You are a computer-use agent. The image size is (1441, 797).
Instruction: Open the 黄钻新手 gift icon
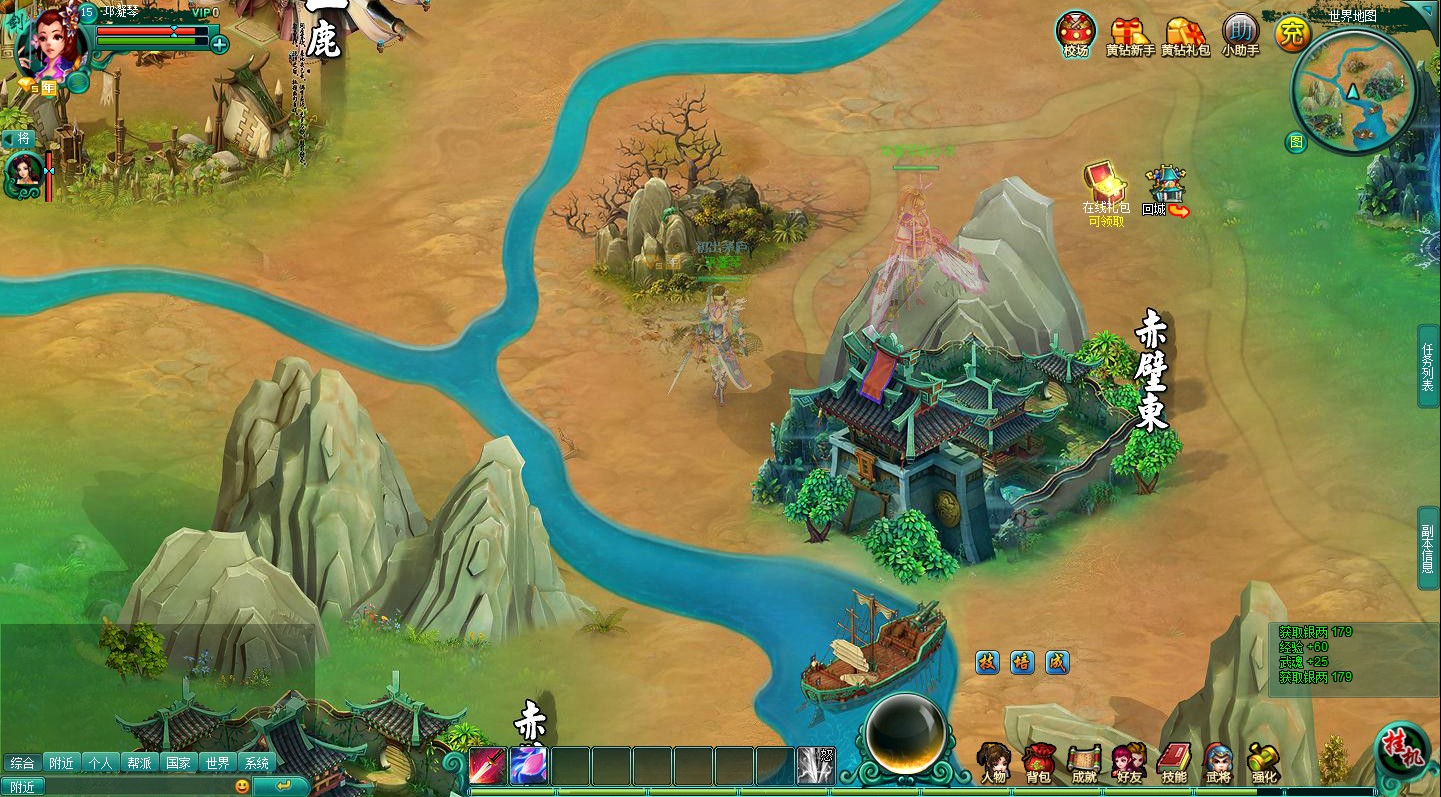(x=1130, y=34)
